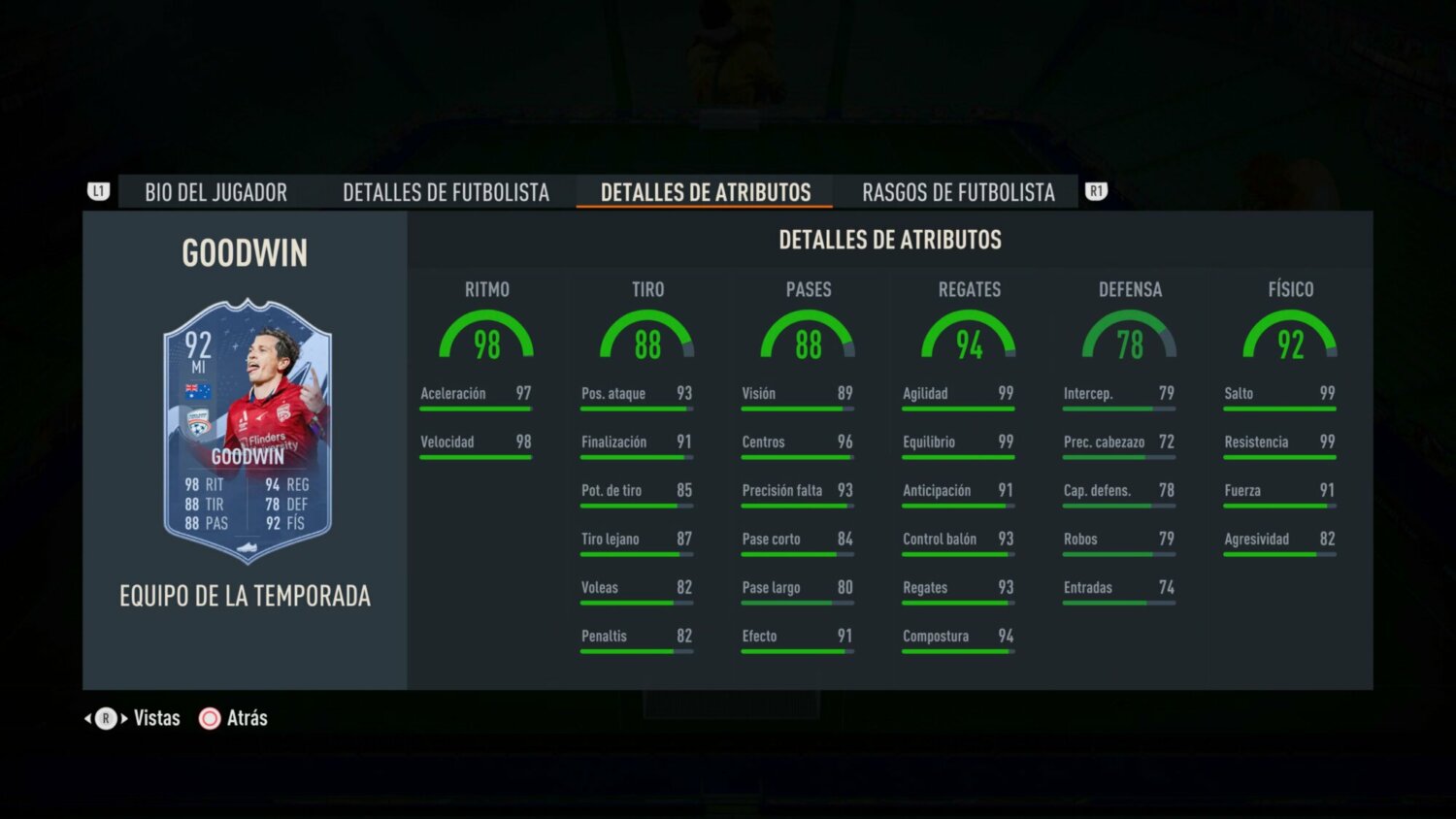Click the TIRO shooting gauge showing 88

tap(647, 338)
